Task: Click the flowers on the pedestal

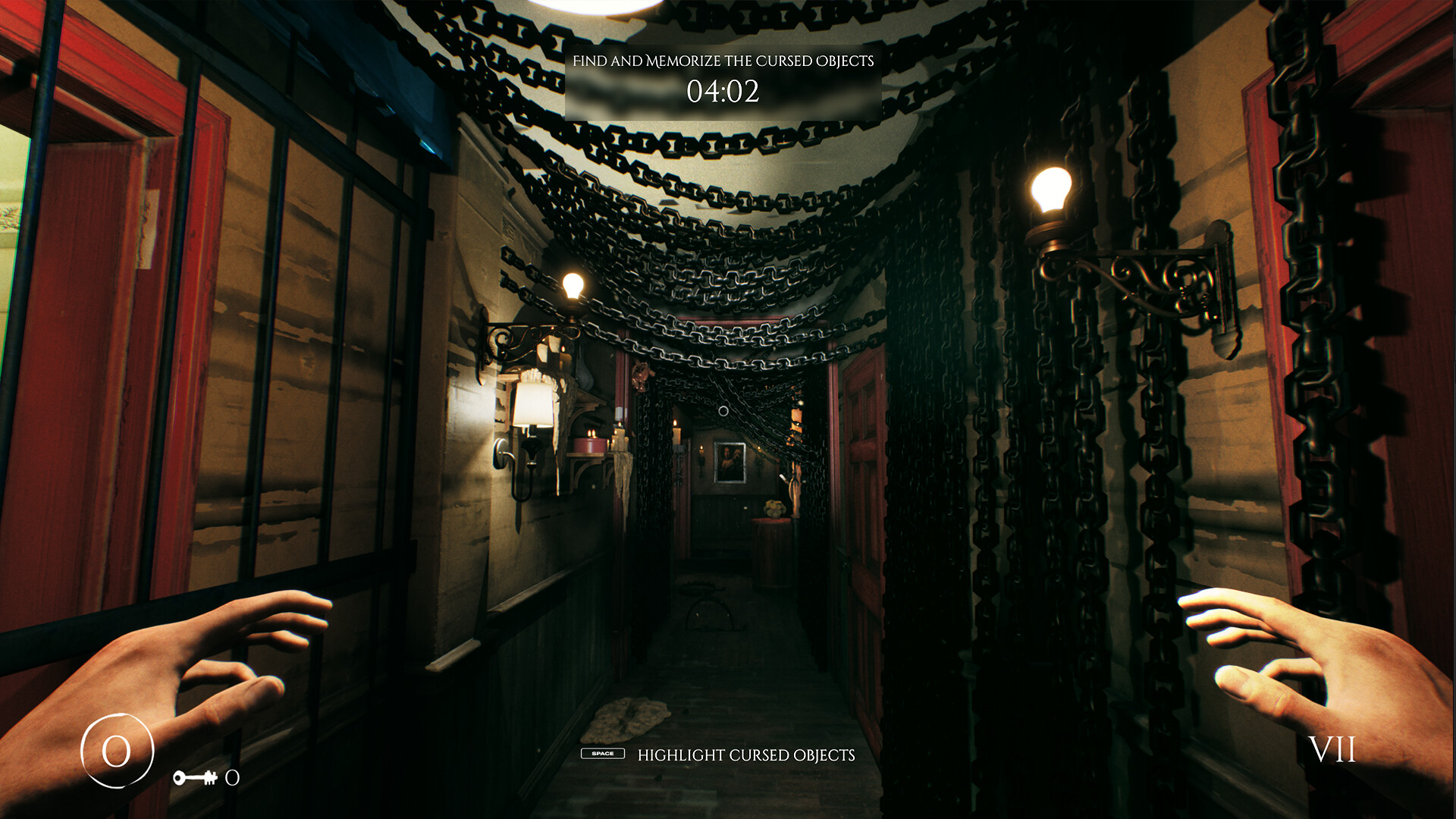Action: (774, 510)
